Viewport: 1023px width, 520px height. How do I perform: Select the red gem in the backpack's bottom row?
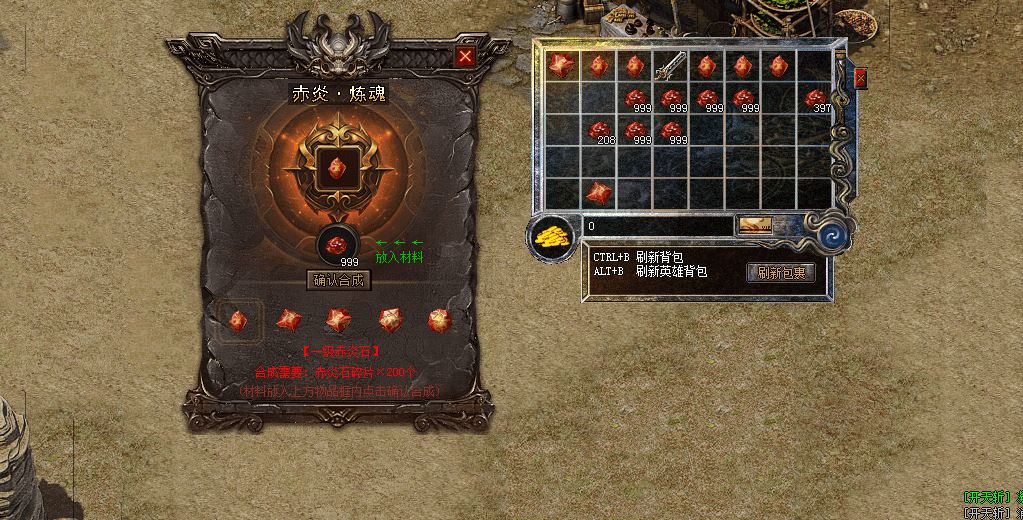[x=599, y=193]
